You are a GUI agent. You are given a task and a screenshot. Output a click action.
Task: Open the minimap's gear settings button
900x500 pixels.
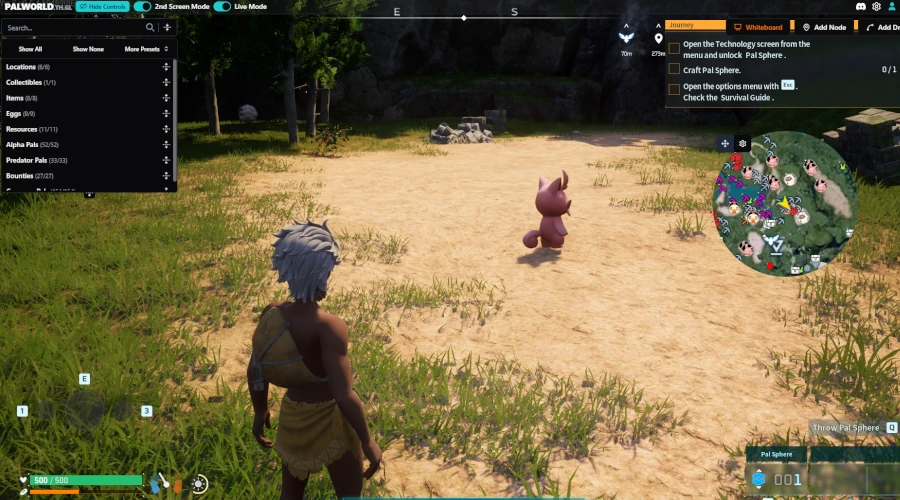[x=743, y=144]
